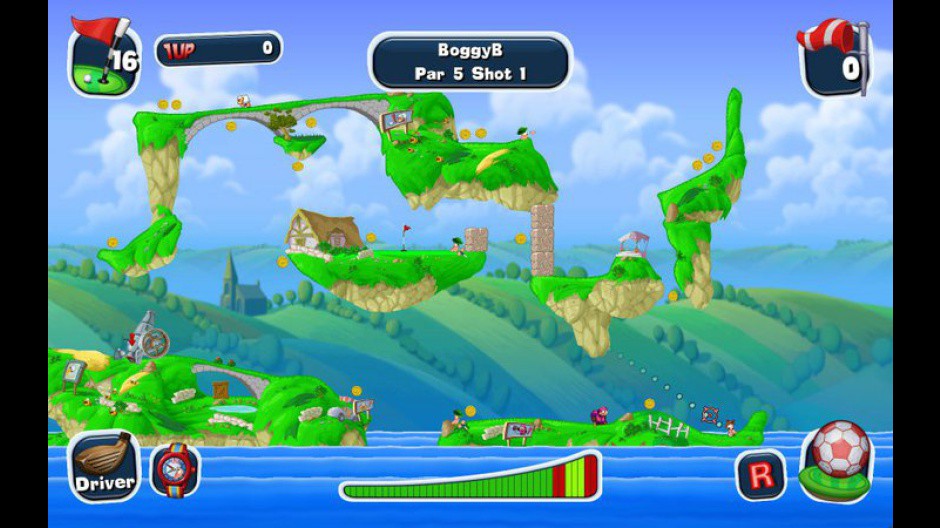Viewport: 940px width, 528px height.
Task: Open the Driver club selector
Action: (x=104, y=468)
